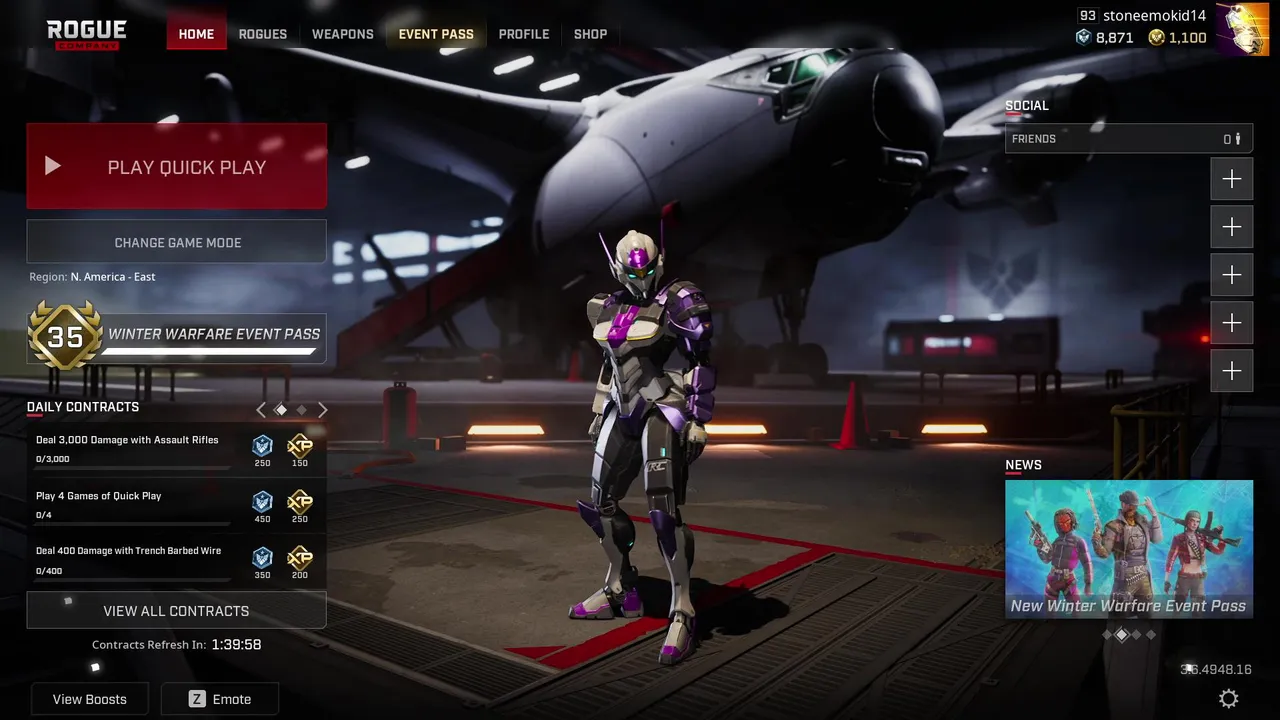
Task: Go to the previous daily contracts page
Action: coord(261,409)
